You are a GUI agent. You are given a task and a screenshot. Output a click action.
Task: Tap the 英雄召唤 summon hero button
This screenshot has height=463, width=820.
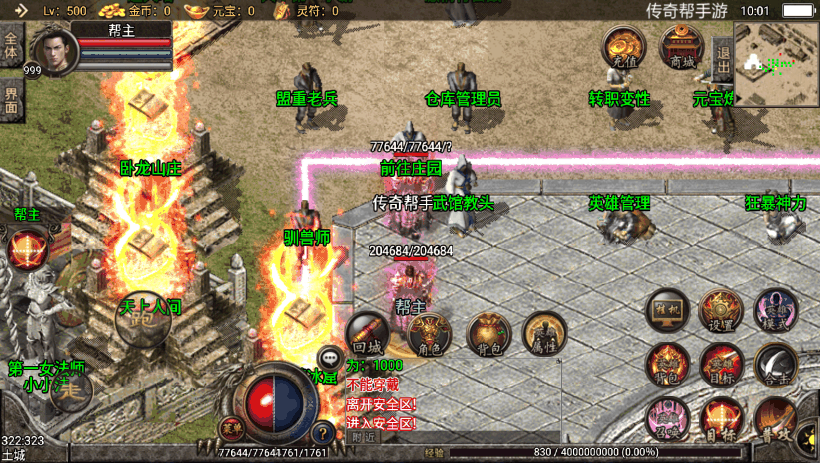click(667, 418)
